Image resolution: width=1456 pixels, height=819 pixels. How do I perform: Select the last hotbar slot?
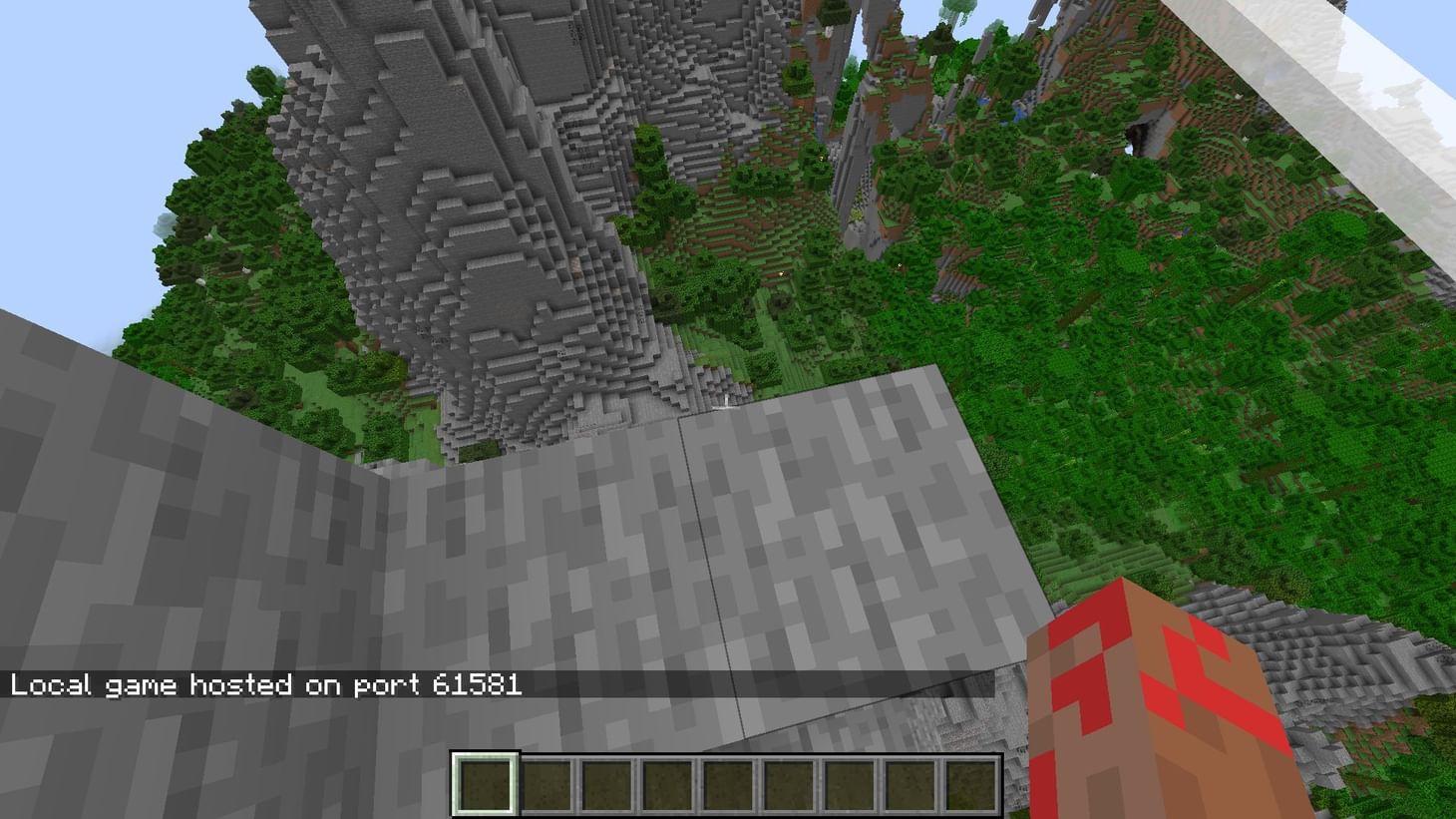(971, 783)
